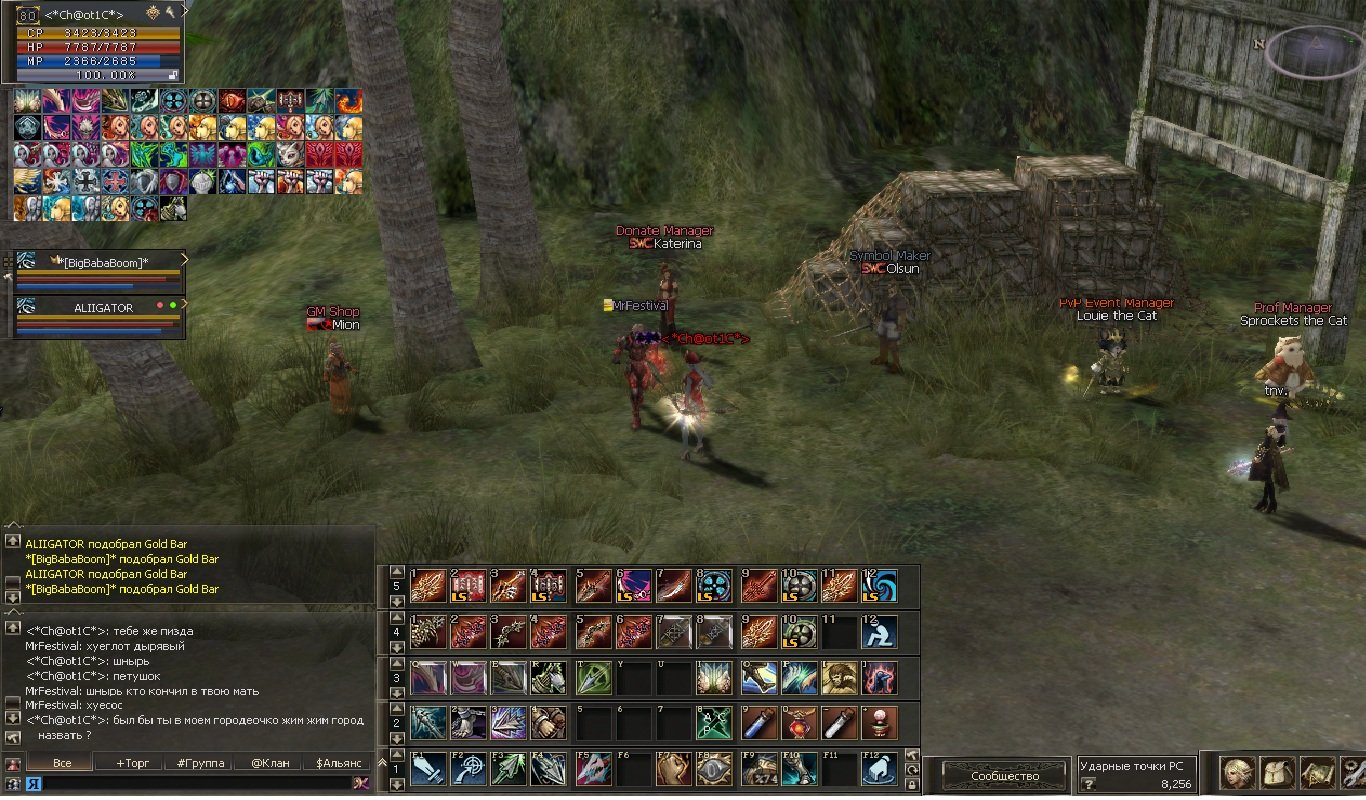Activate the sit-down action icon
Screen dimensions: 1366x800
[x=881, y=632]
